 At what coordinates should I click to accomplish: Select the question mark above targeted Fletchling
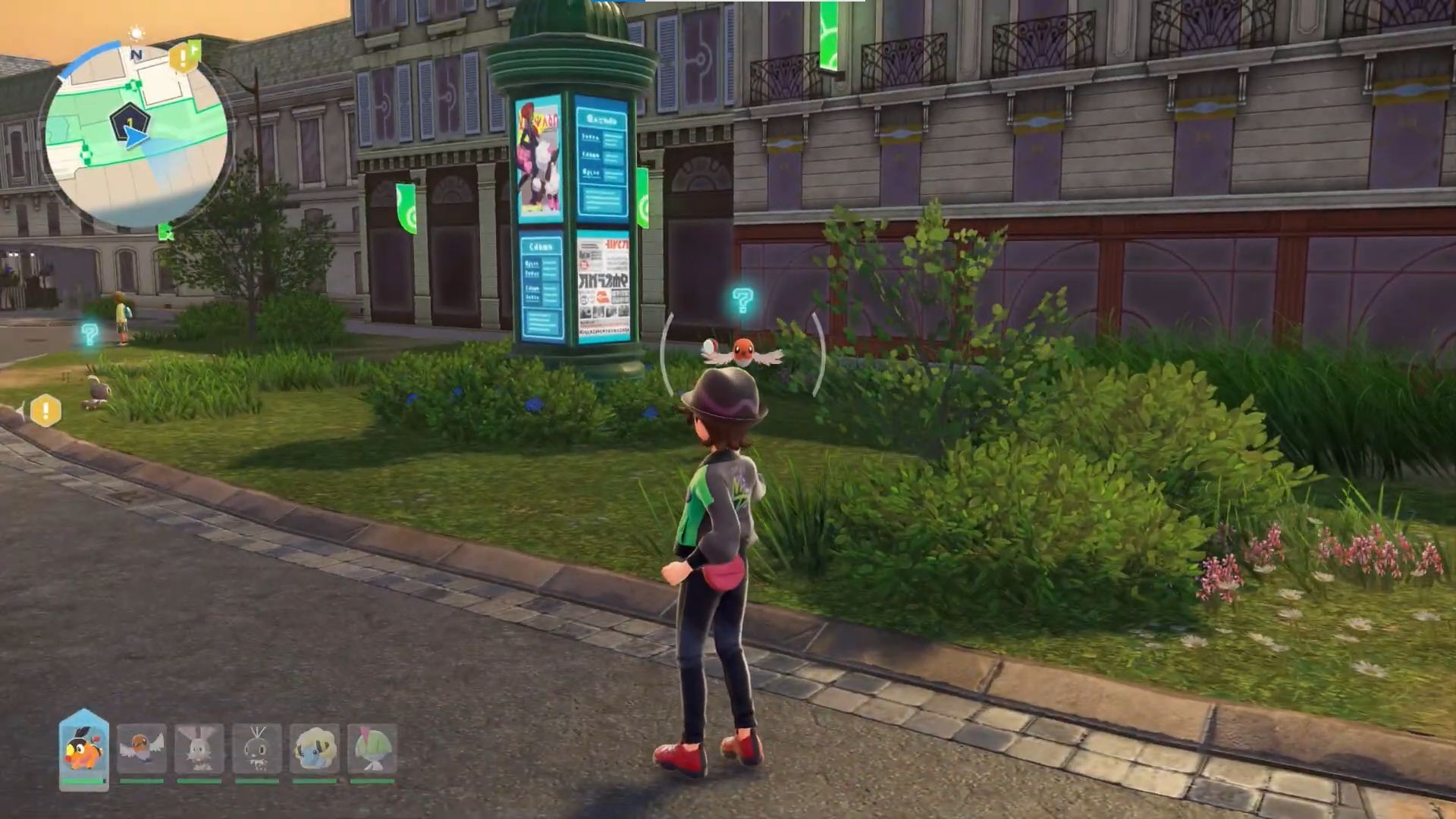pos(742,300)
